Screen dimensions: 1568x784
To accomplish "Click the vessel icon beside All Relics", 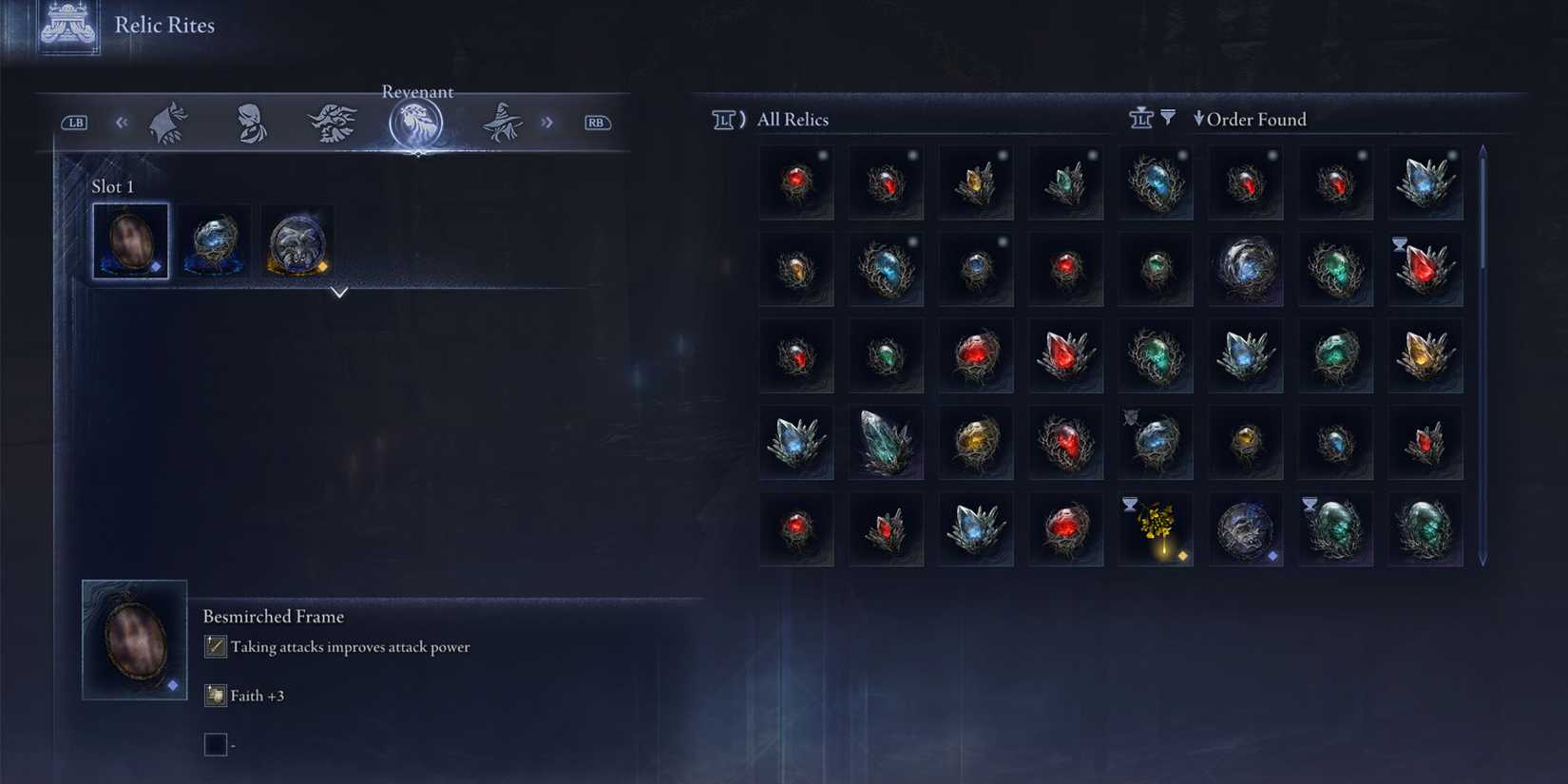I will tap(725, 119).
